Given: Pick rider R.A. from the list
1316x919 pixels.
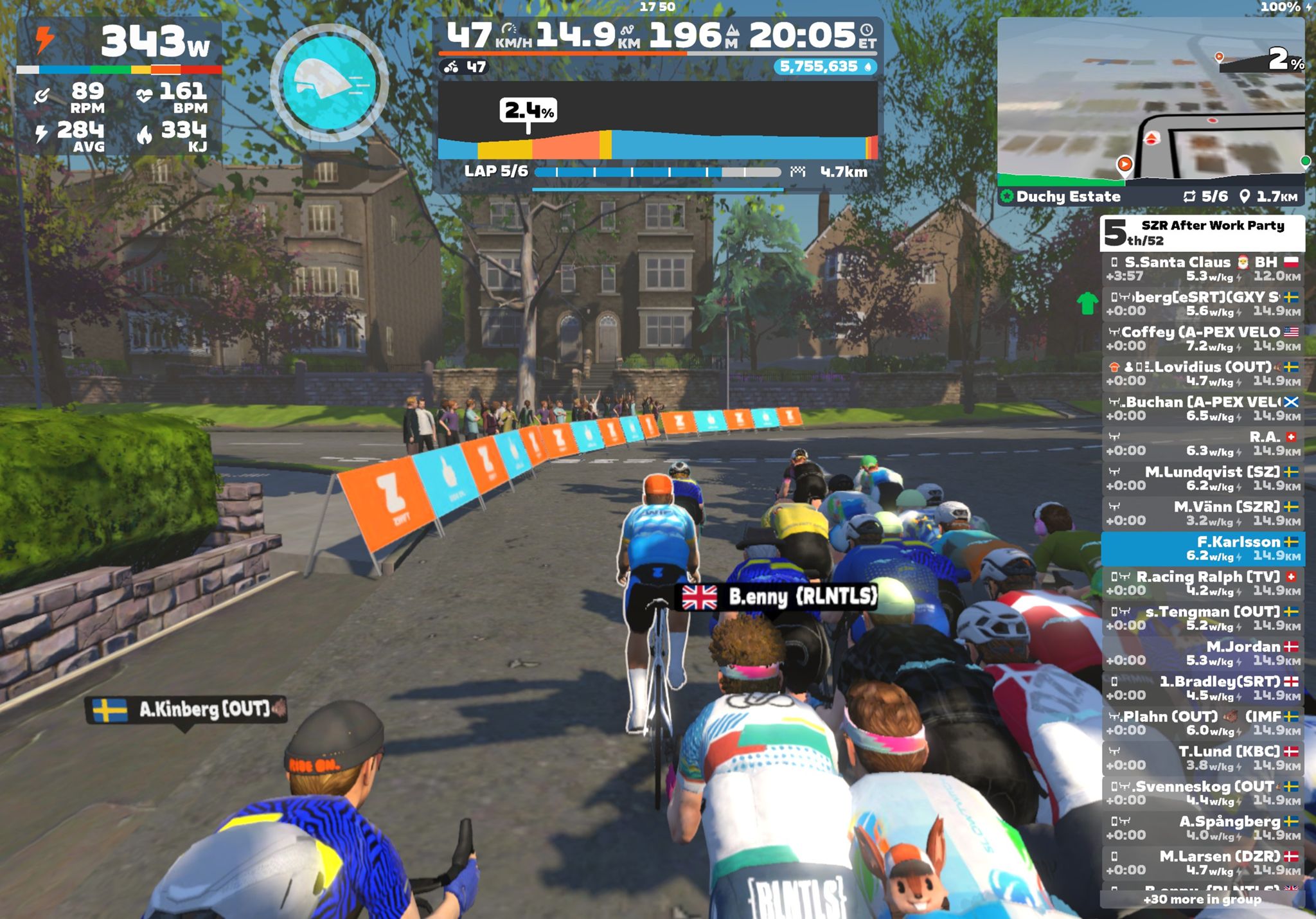Looking at the screenshot, I should coord(1202,443).
